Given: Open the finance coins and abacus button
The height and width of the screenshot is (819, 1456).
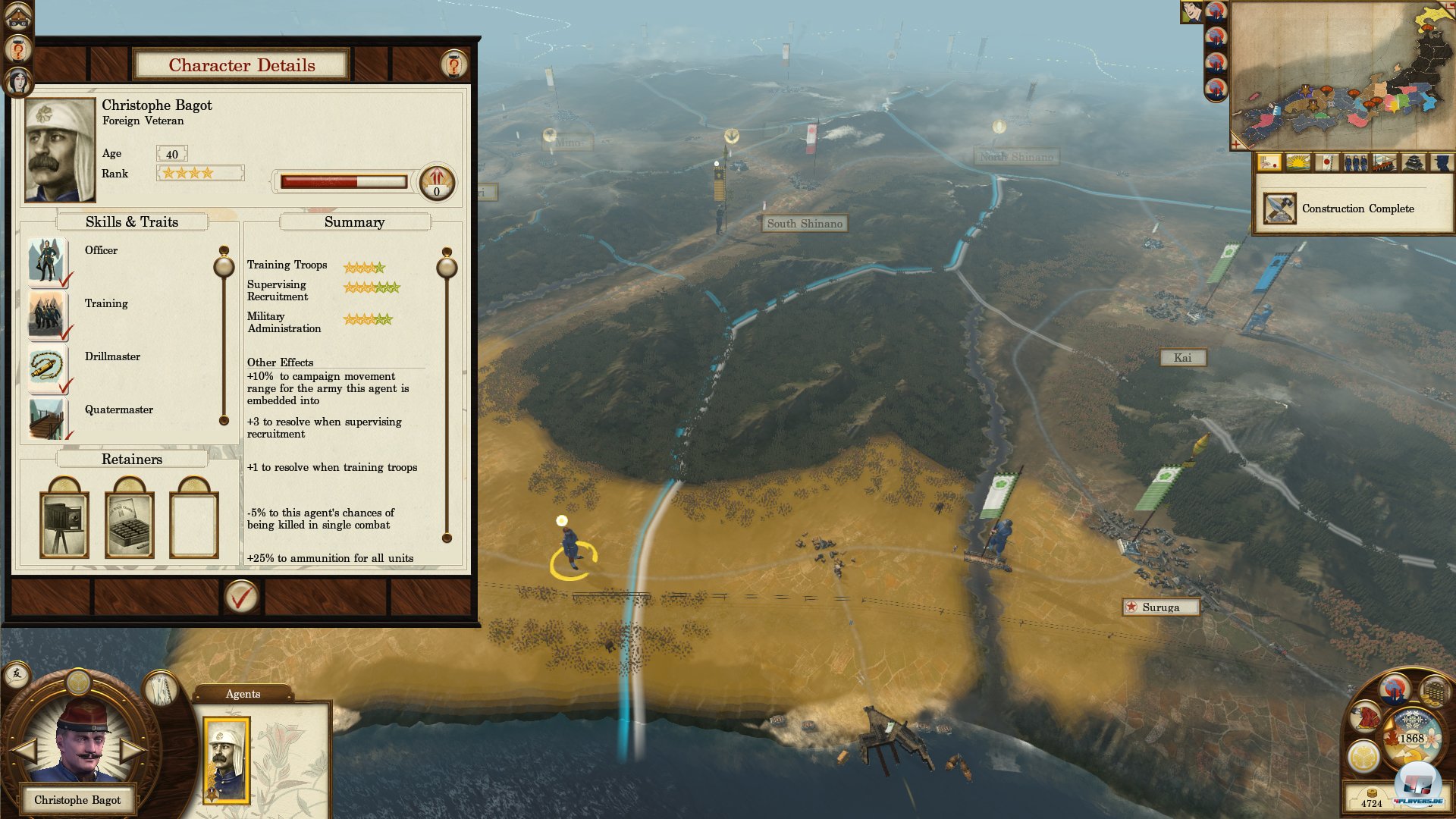Looking at the screenshot, I should coord(1434,692).
